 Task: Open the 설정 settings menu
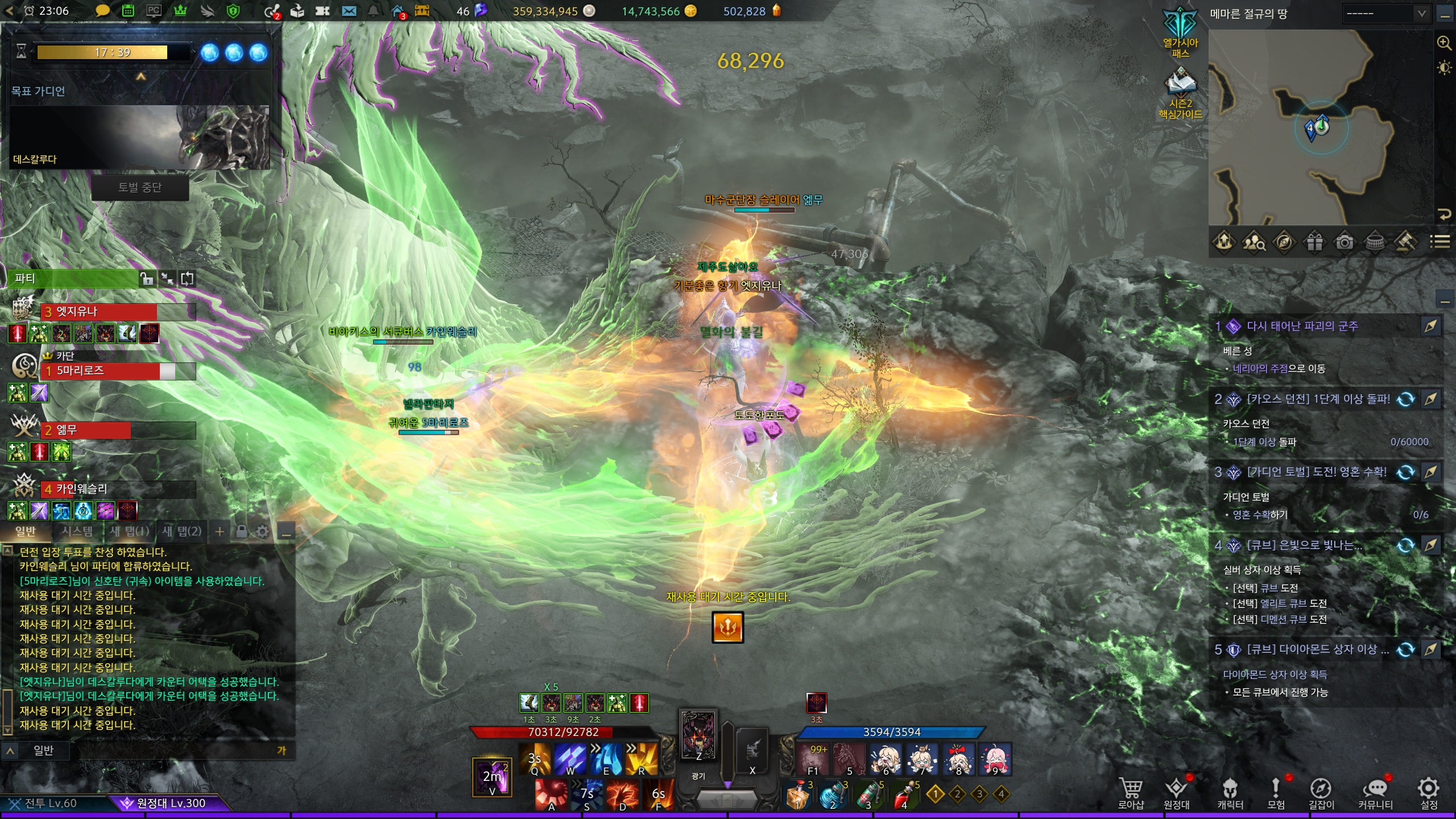click(x=1429, y=792)
